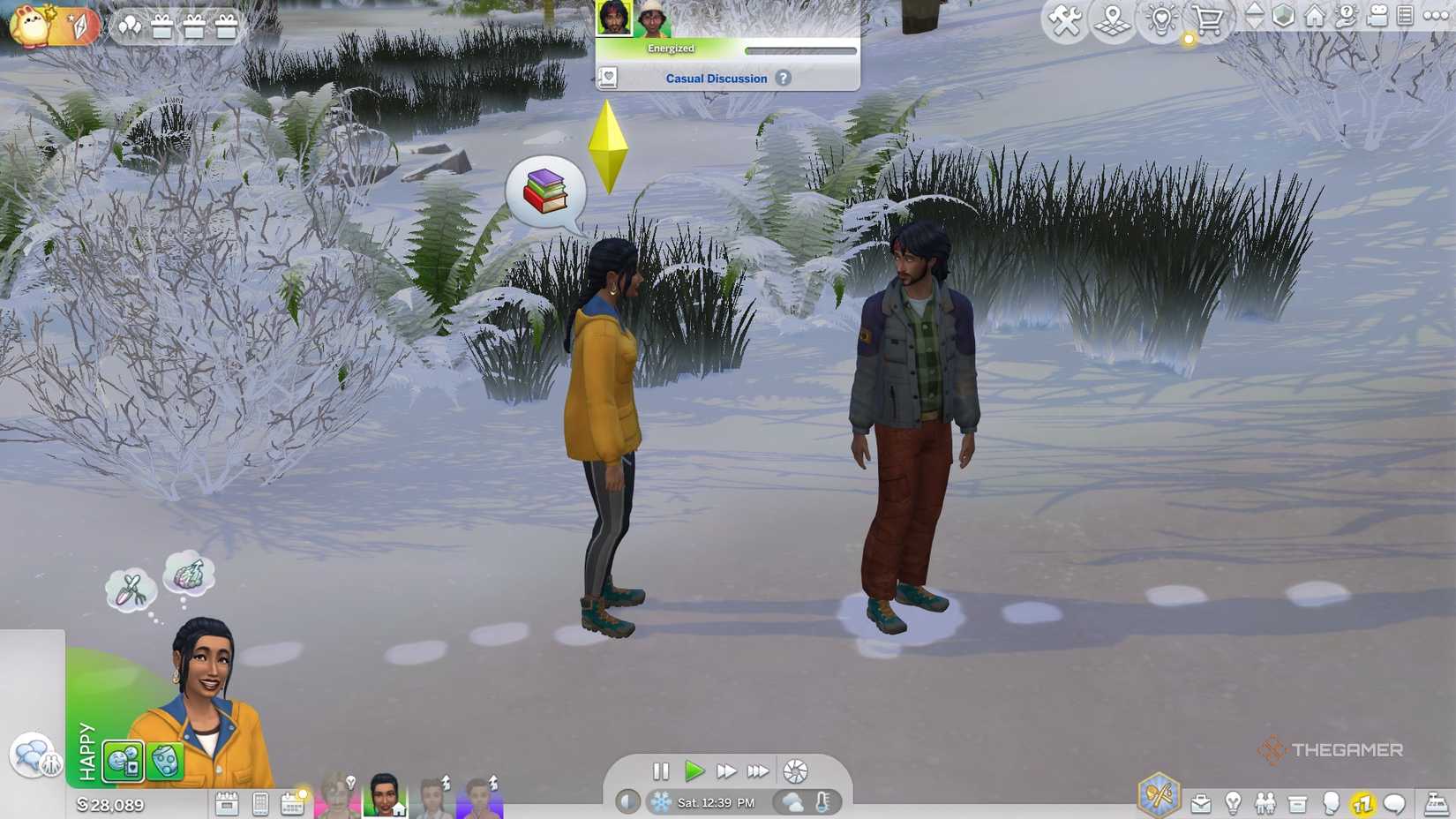Image resolution: width=1456 pixels, height=819 pixels.
Task: Select the active Sim portrait in household bar
Action: (x=385, y=795)
